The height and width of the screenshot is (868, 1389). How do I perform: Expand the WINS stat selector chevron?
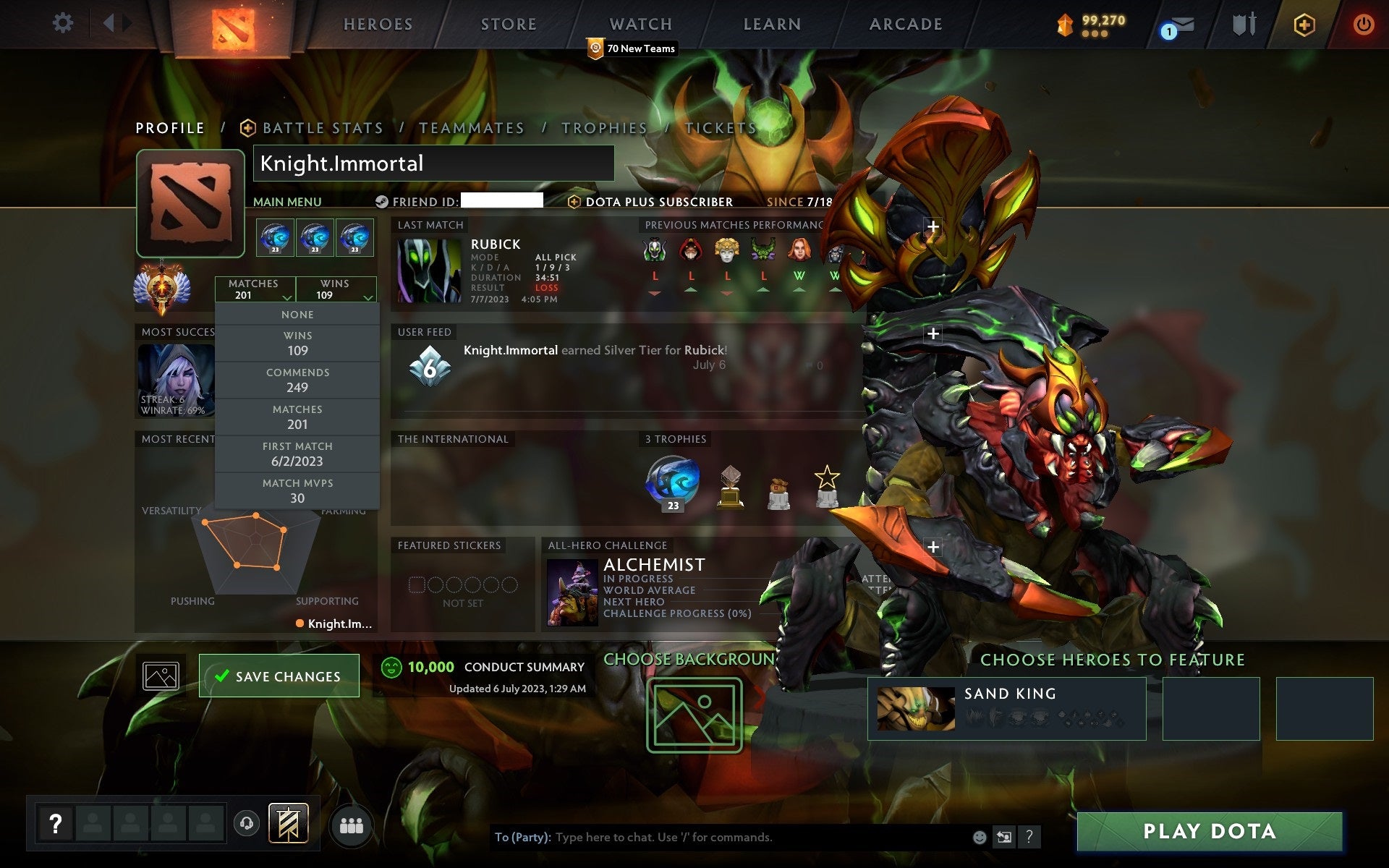(x=369, y=297)
